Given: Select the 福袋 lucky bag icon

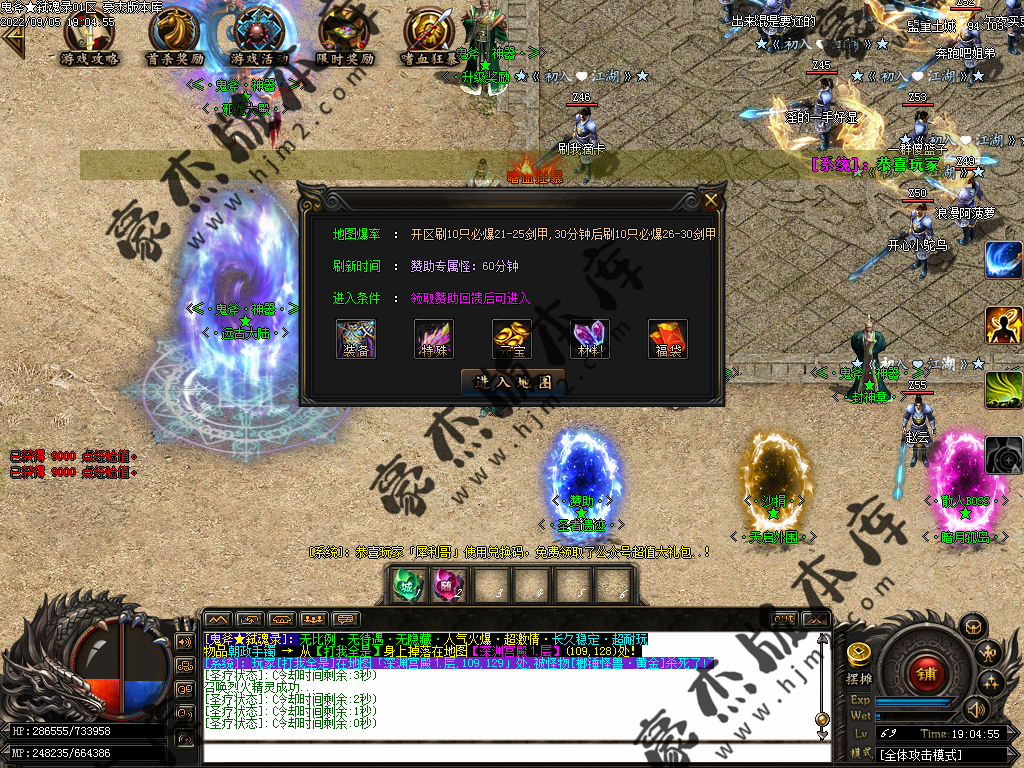Looking at the screenshot, I should coord(668,338).
